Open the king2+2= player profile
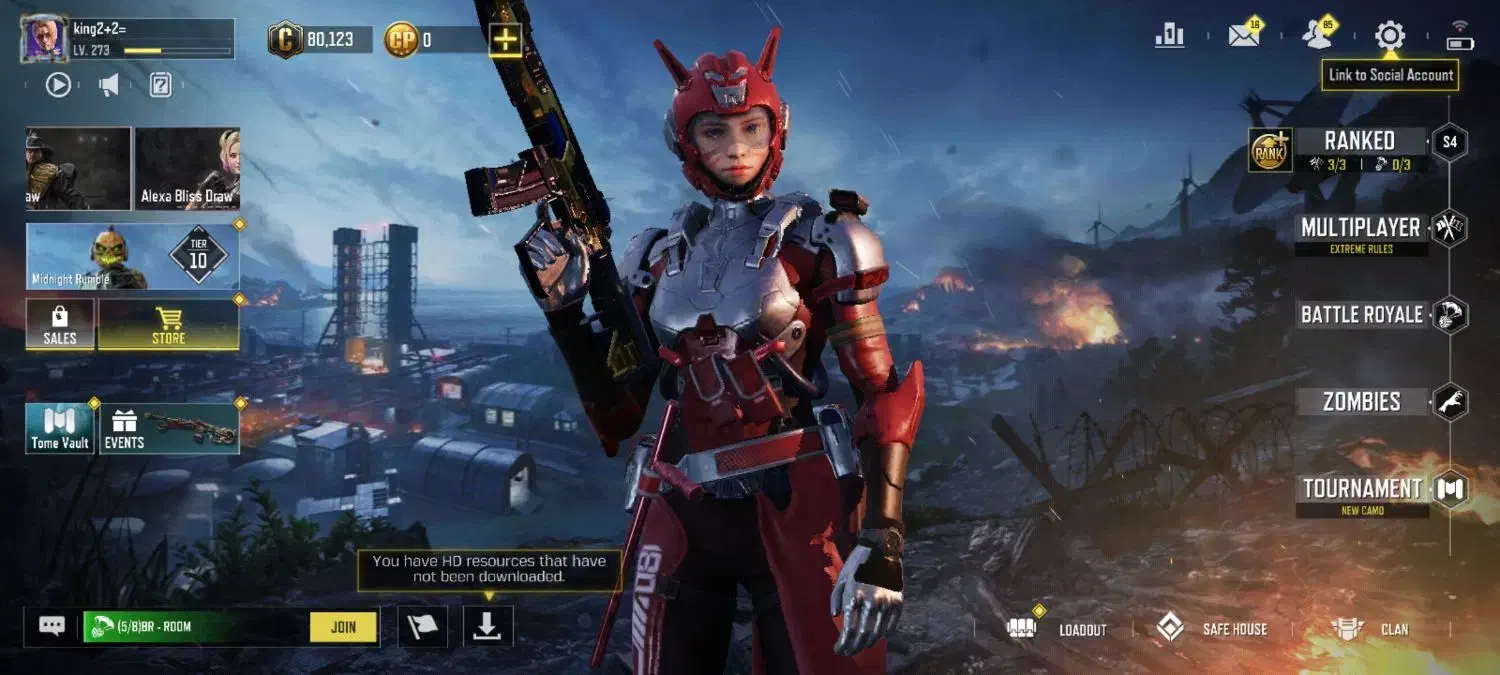The width and height of the screenshot is (1500, 675). (x=45, y=39)
